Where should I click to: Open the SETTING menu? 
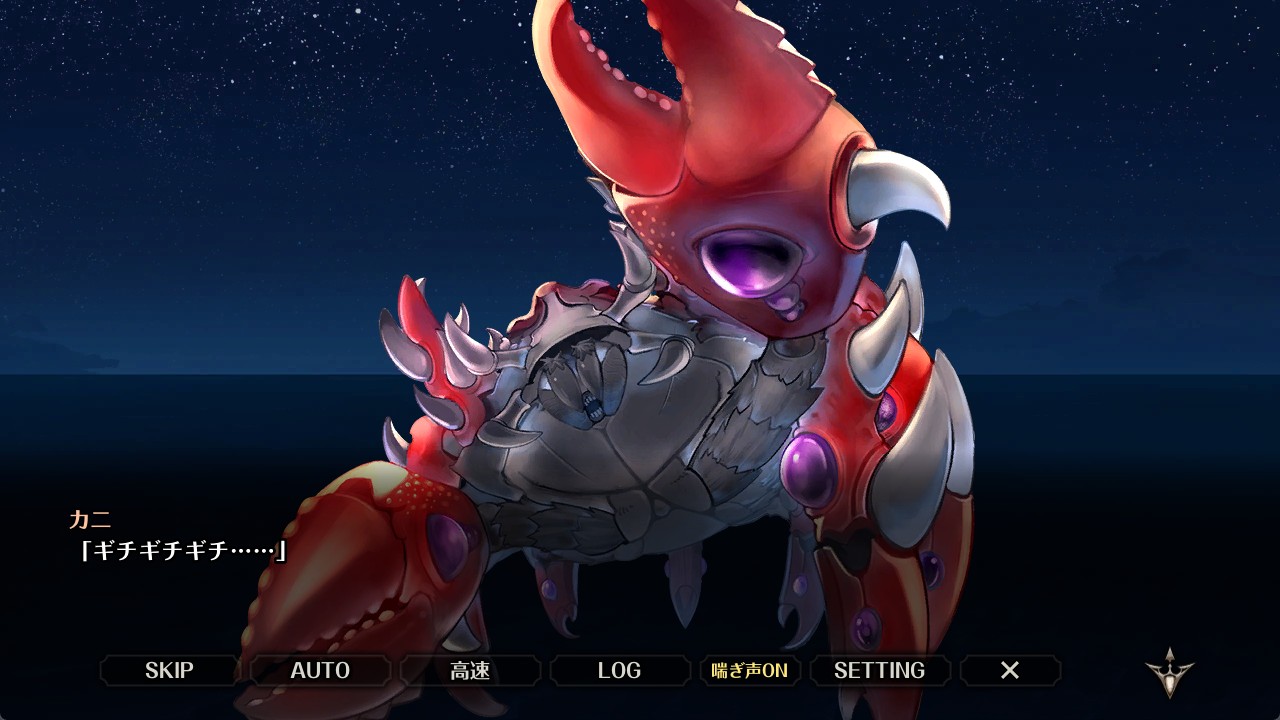879,670
